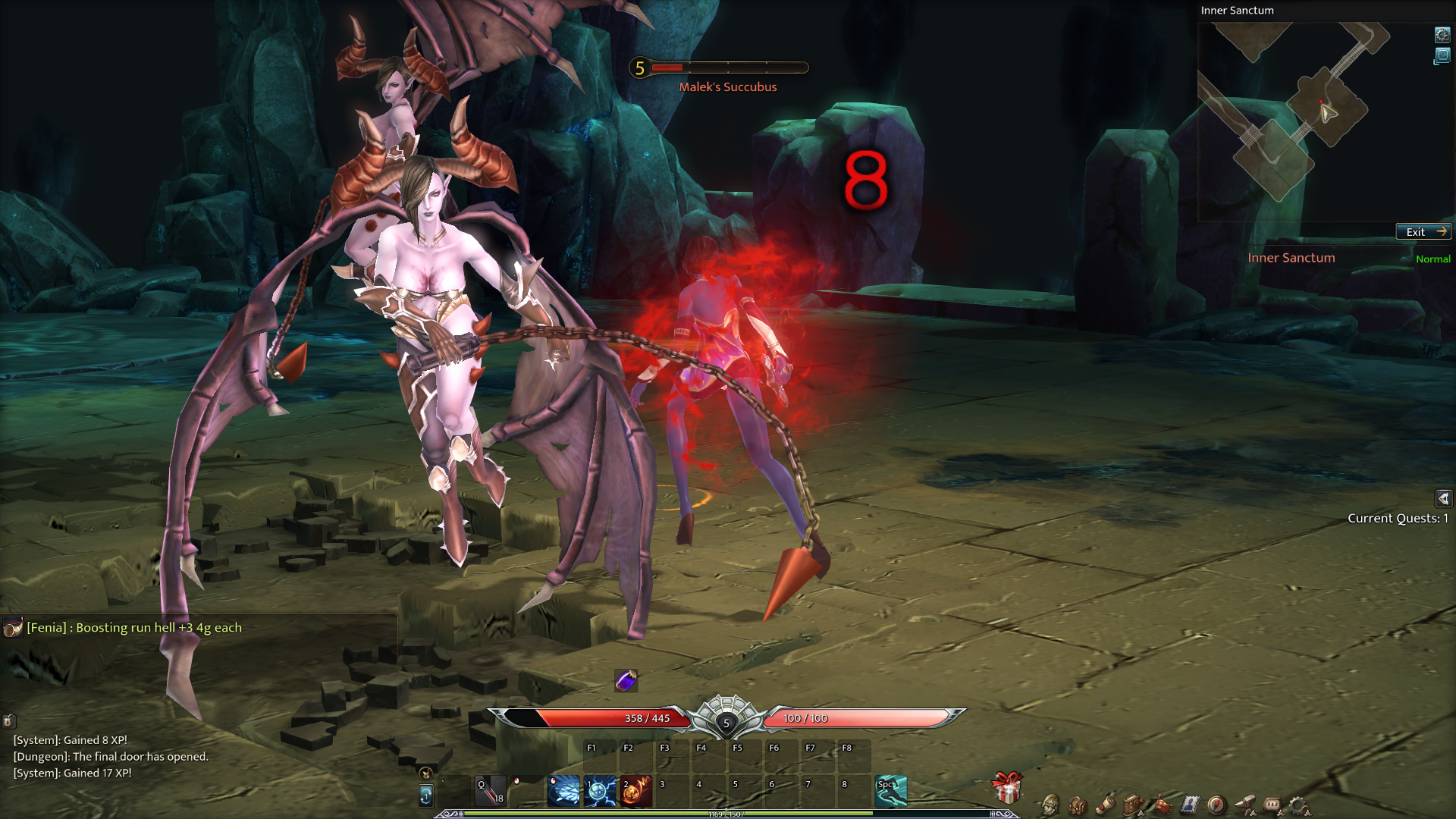Expand the Current Quests tracker arrow
1456x819 pixels.
1443,498
